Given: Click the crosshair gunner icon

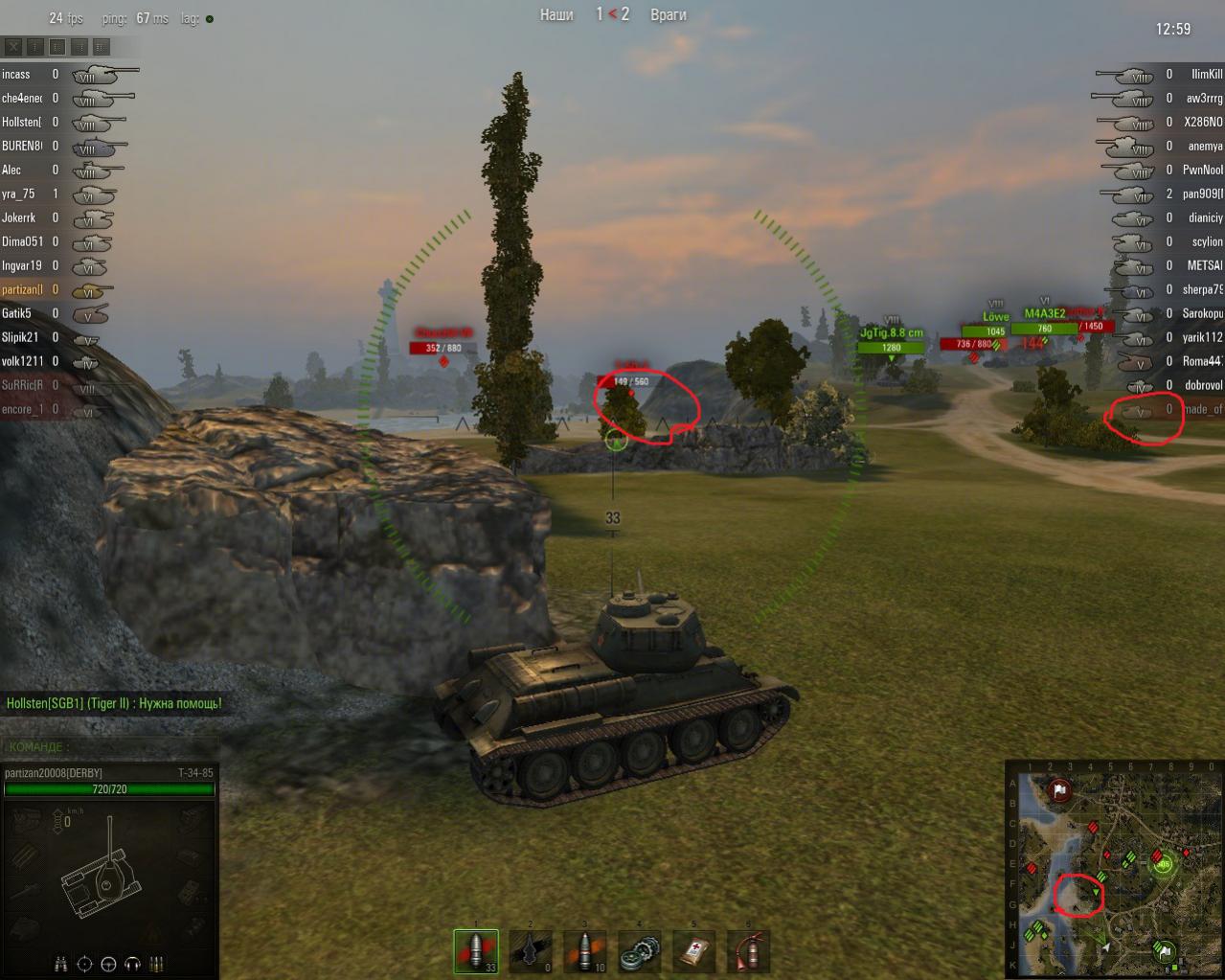Looking at the screenshot, I should click(85, 964).
